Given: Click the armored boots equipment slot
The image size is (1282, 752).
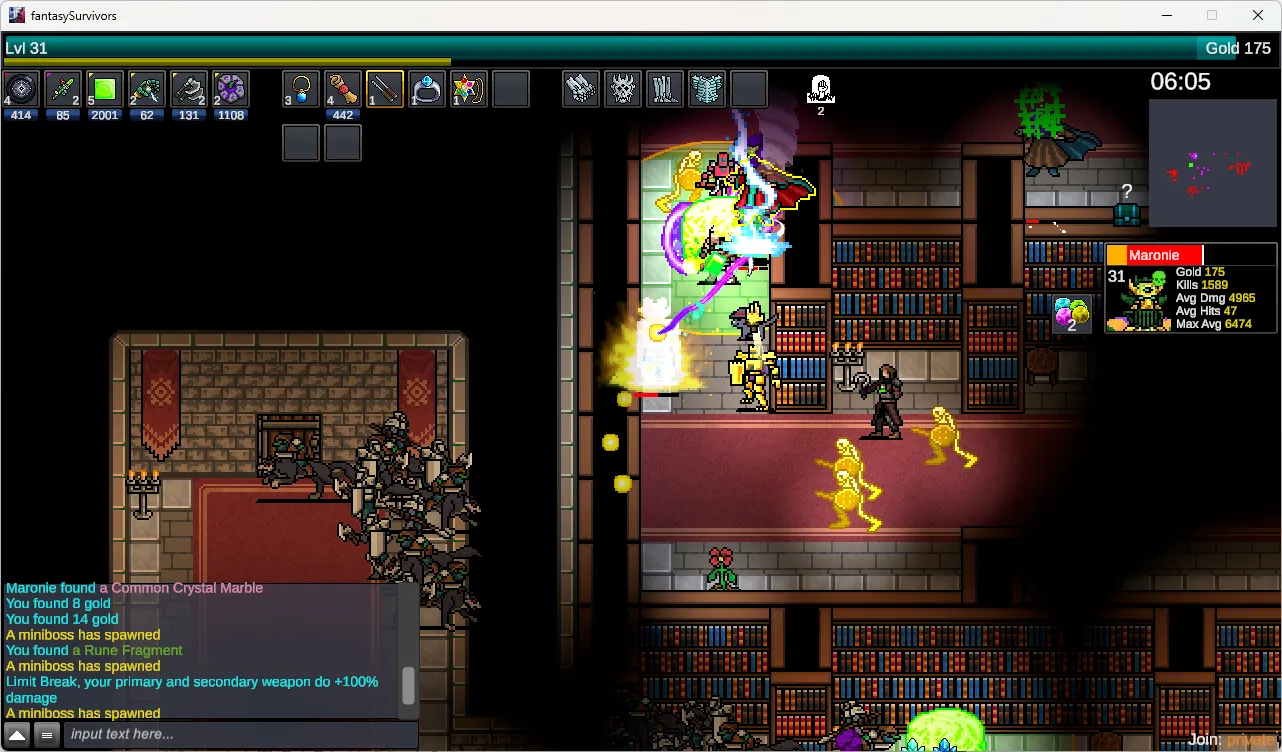Looking at the screenshot, I should [665, 90].
